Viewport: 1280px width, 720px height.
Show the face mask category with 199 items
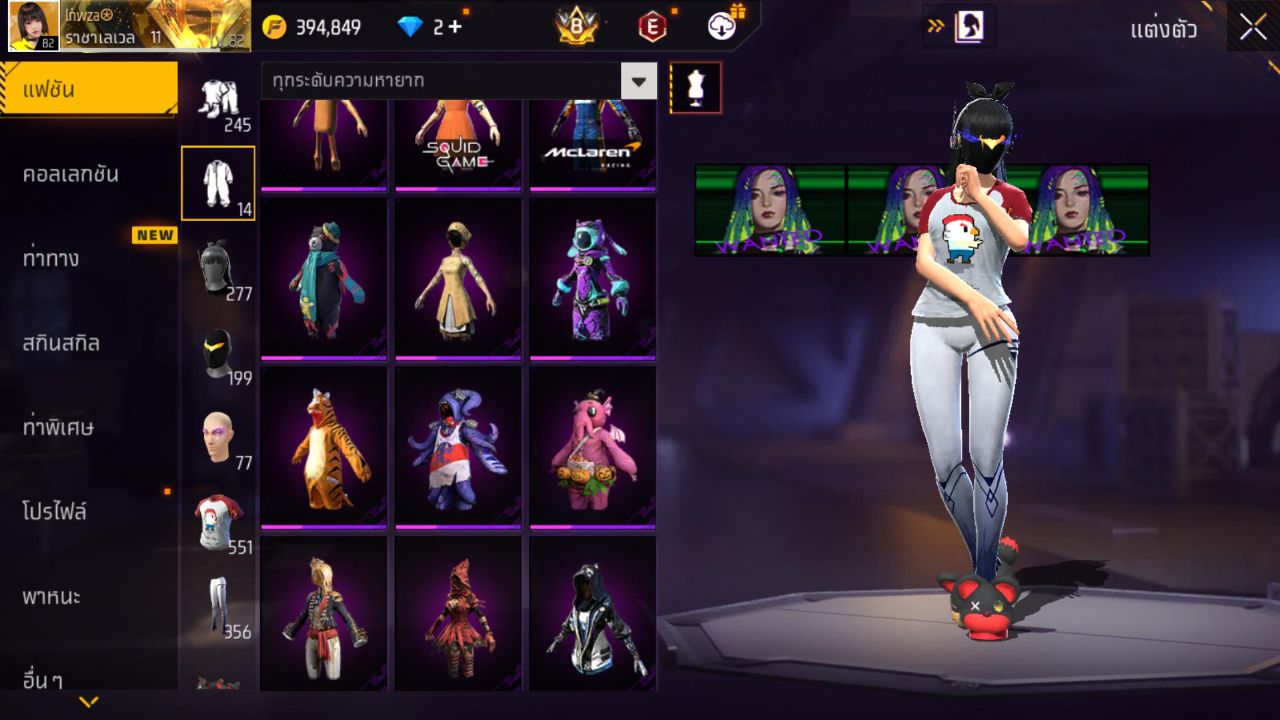tap(217, 353)
